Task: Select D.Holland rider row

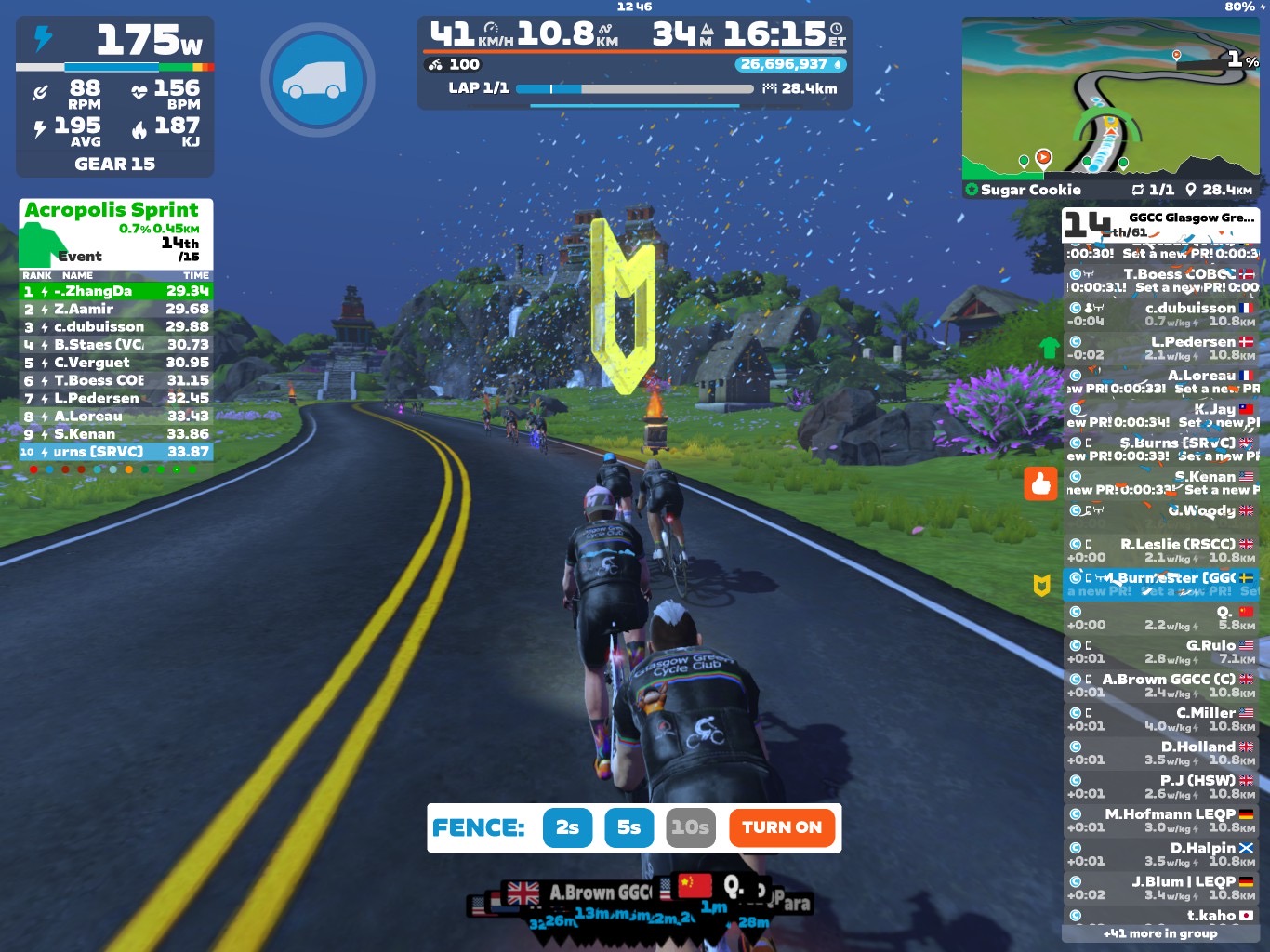Action: point(1160,753)
